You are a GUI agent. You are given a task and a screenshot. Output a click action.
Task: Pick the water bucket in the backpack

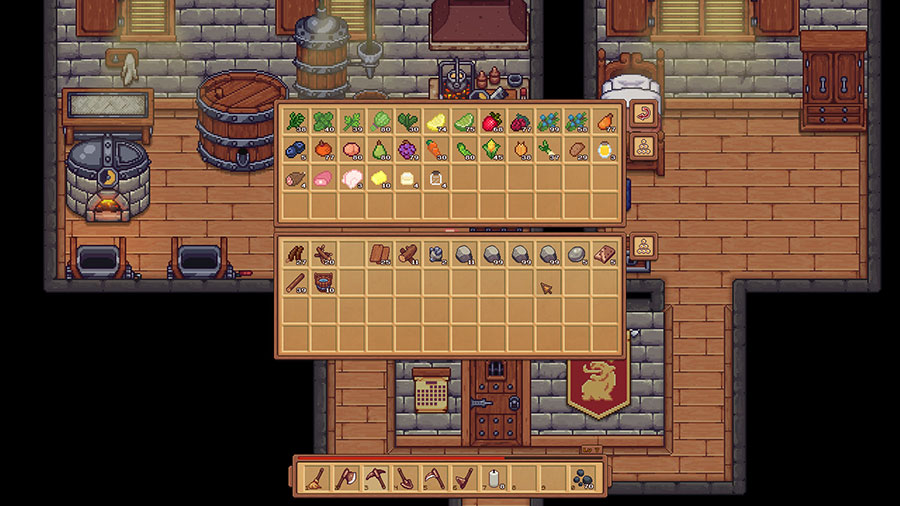[x=323, y=282]
